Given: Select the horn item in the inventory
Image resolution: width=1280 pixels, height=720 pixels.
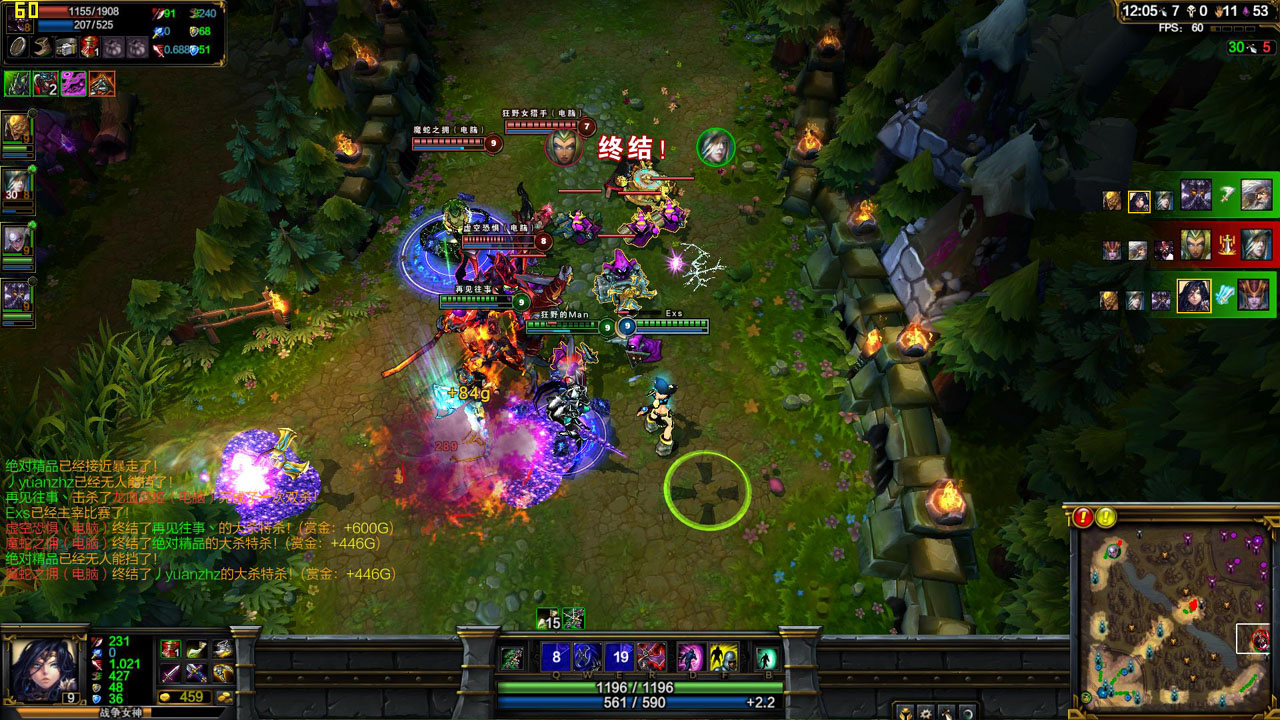Looking at the screenshot, I should [197, 649].
